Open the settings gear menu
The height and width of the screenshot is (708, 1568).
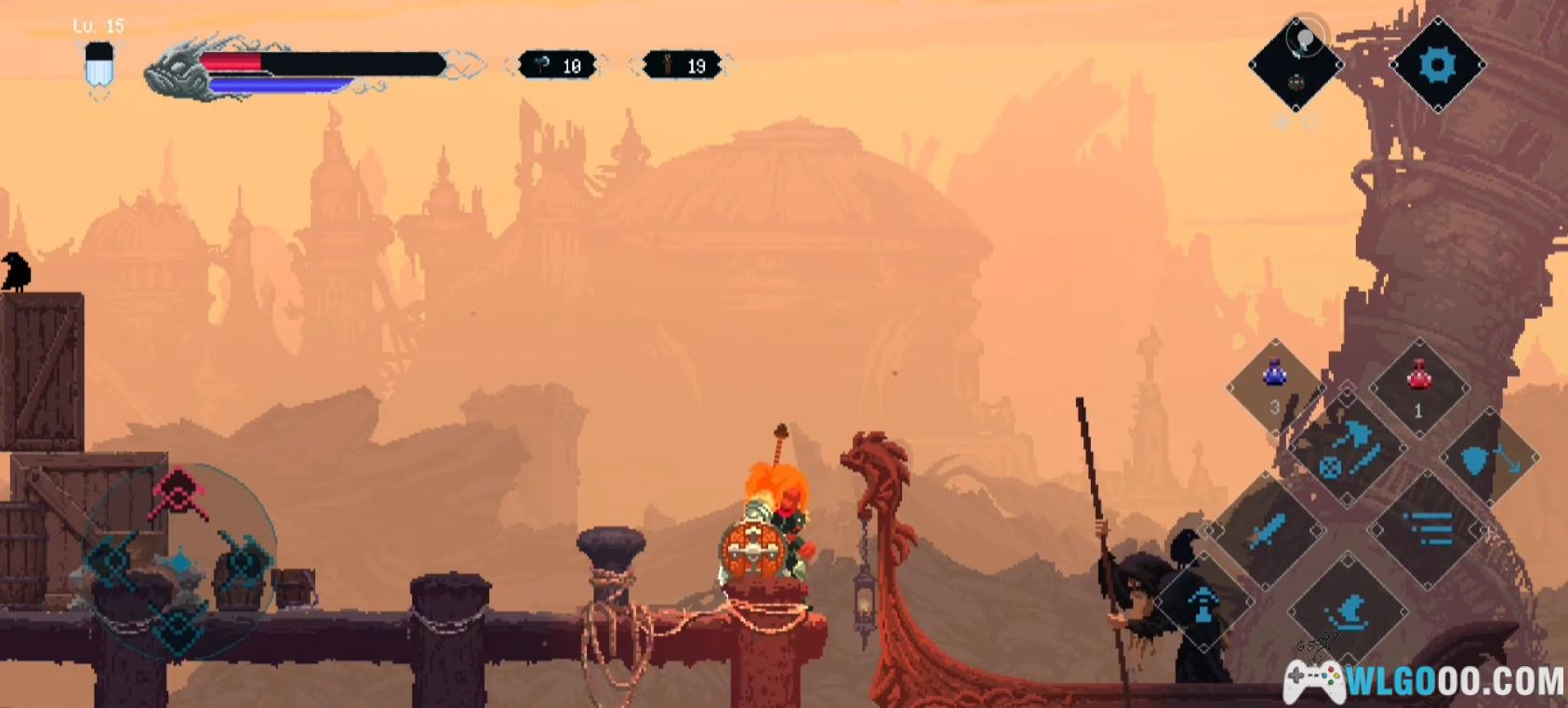[x=1437, y=65]
